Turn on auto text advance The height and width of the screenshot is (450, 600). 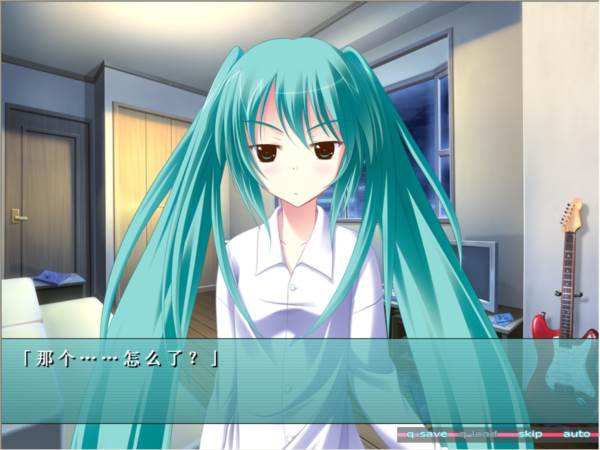tap(576, 435)
